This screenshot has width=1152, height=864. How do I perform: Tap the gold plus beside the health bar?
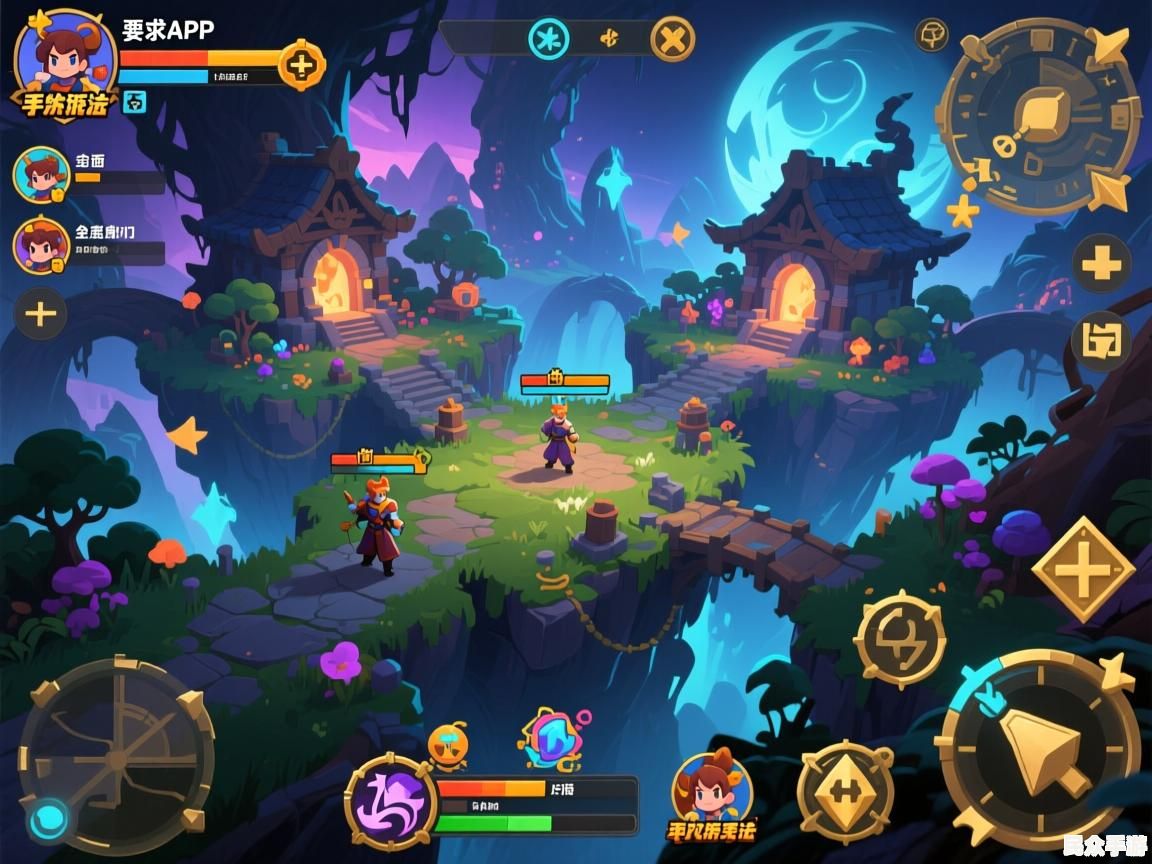301,66
